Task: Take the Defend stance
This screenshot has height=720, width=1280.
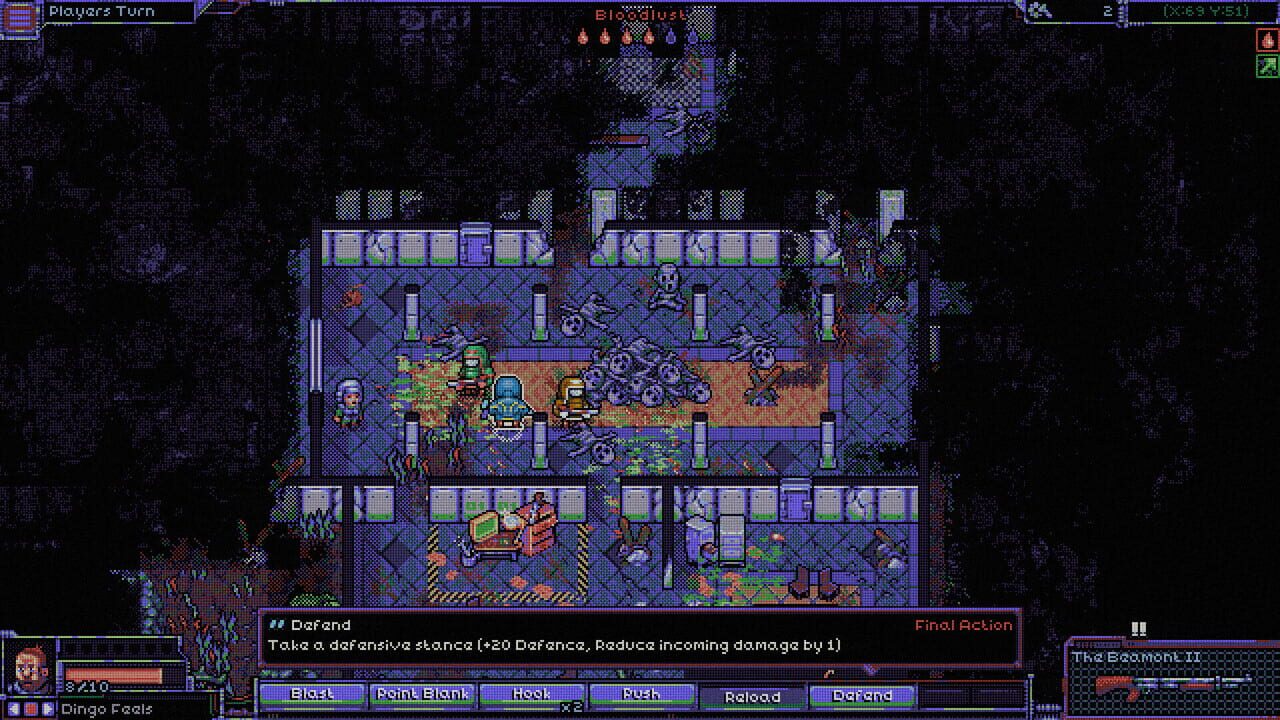Action: click(x=862, y=695)
